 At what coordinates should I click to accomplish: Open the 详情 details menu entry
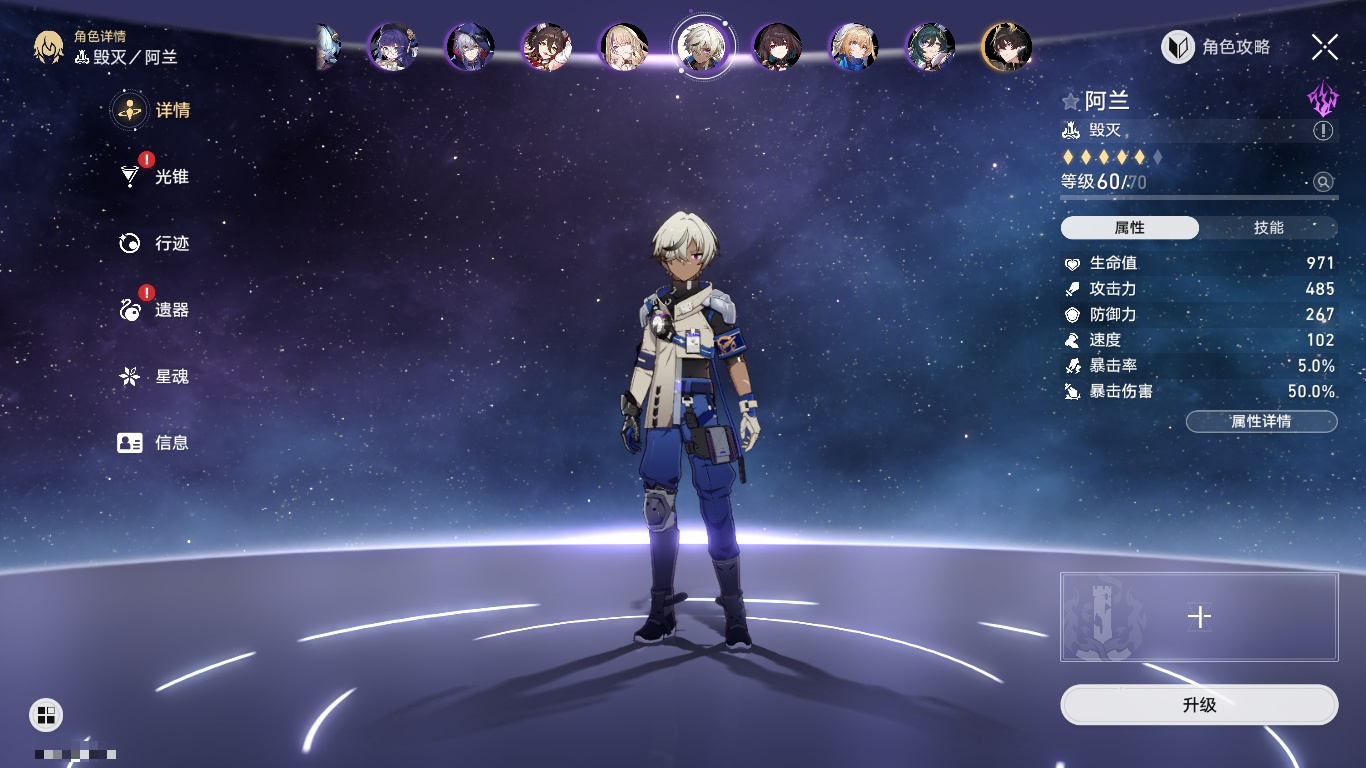152,110
